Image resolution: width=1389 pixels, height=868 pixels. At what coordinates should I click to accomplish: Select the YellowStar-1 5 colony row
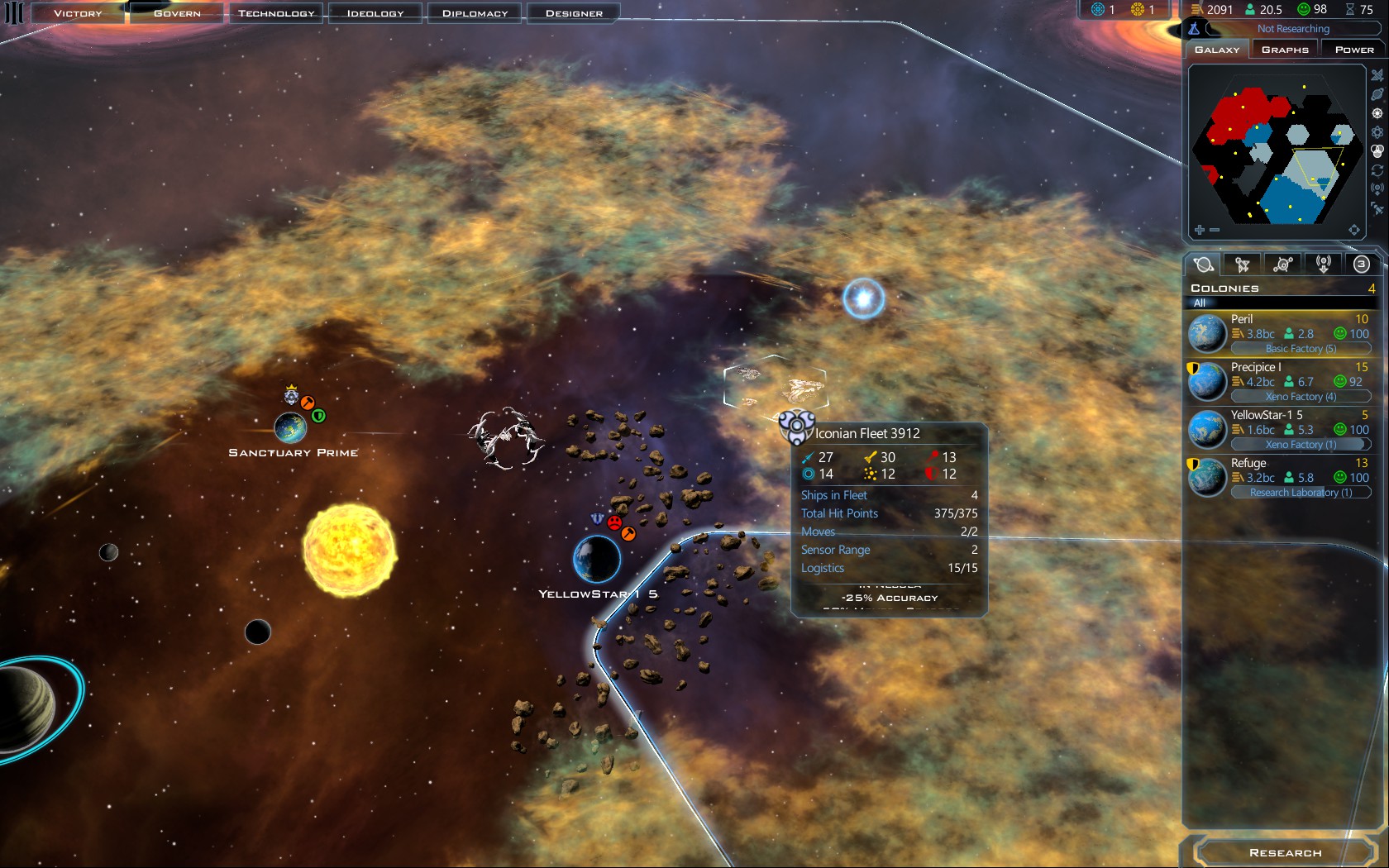(x=1281, y=429)
